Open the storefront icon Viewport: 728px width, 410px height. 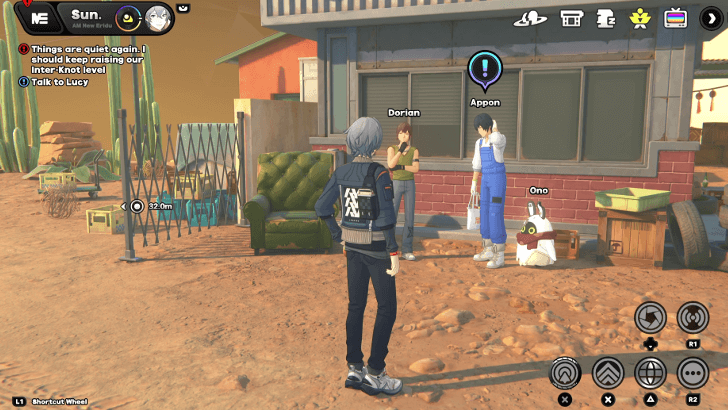tap(571, 18)
